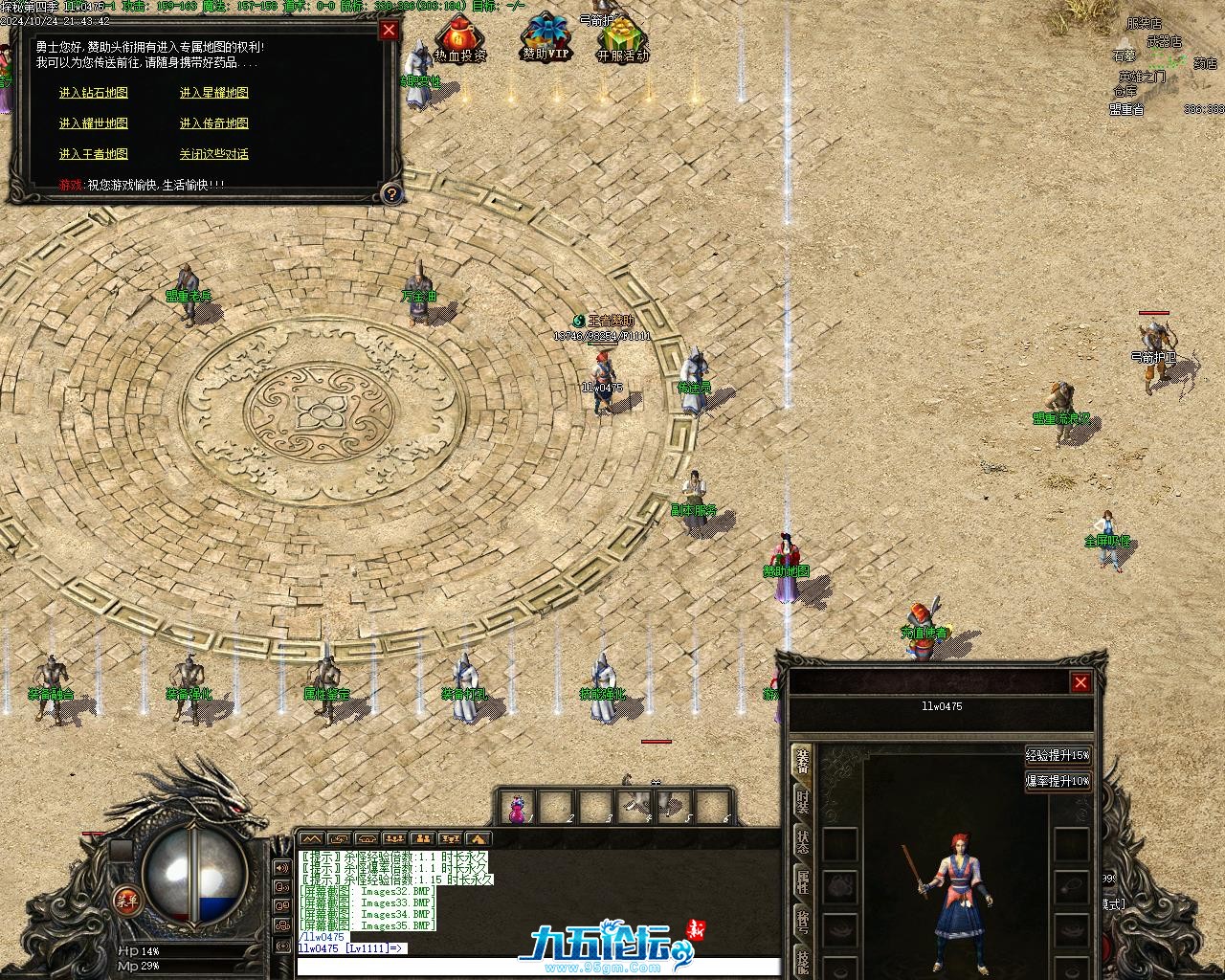1225x980 pixels.
Task: Switch to the 时装 tab
Action: click(802, 802)
